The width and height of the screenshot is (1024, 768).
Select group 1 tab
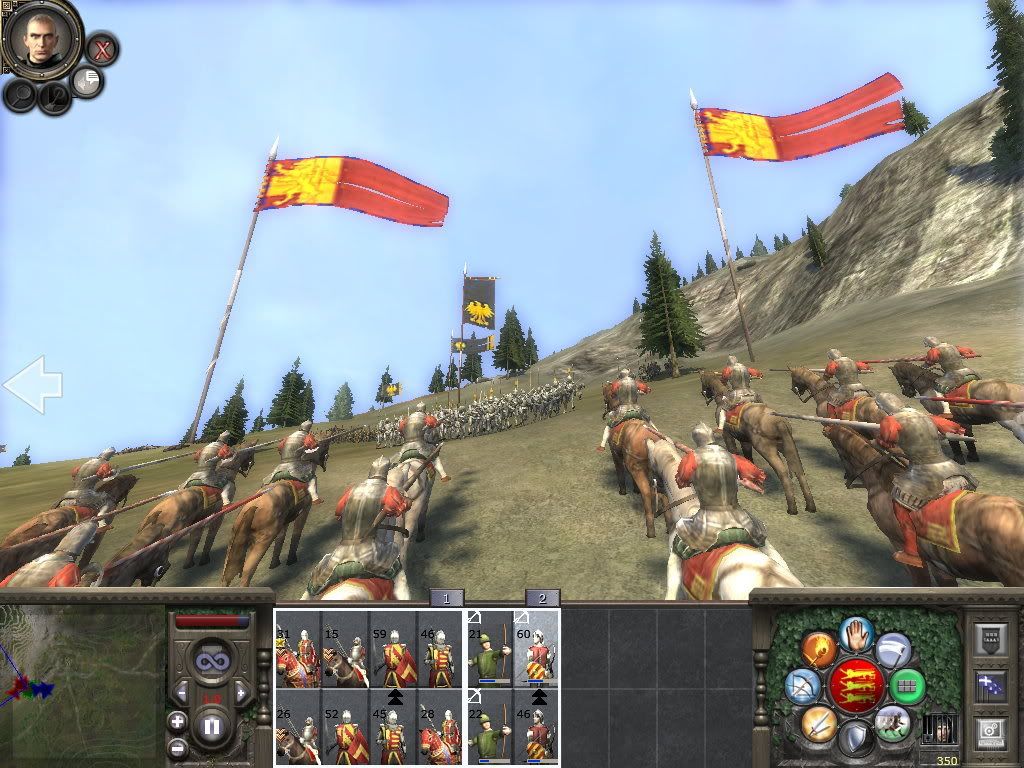tap(447, 598)
